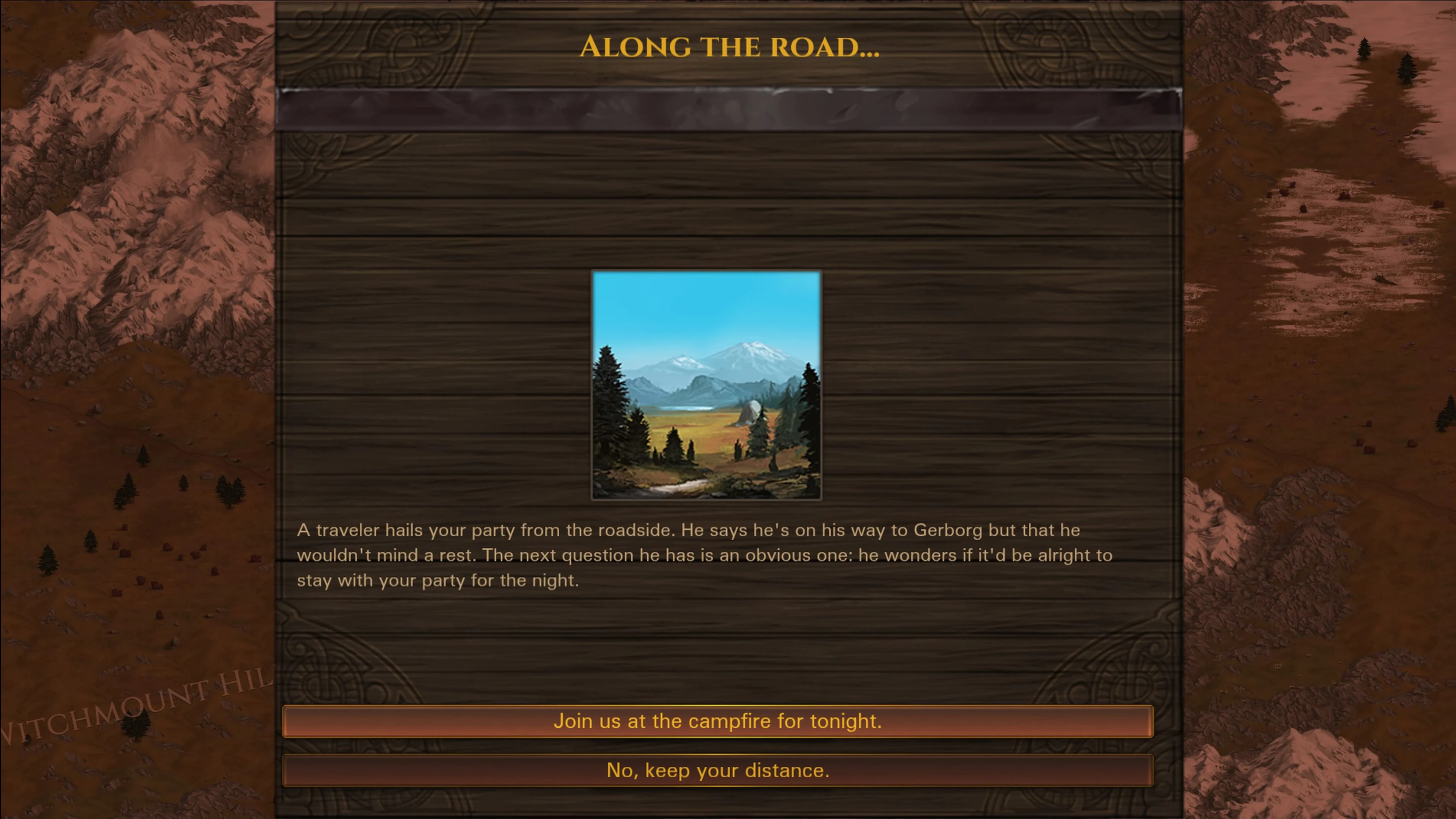1456x819 pixels.
Task: Select "No, keep your distance." response
Action: (x=718, y=770)
